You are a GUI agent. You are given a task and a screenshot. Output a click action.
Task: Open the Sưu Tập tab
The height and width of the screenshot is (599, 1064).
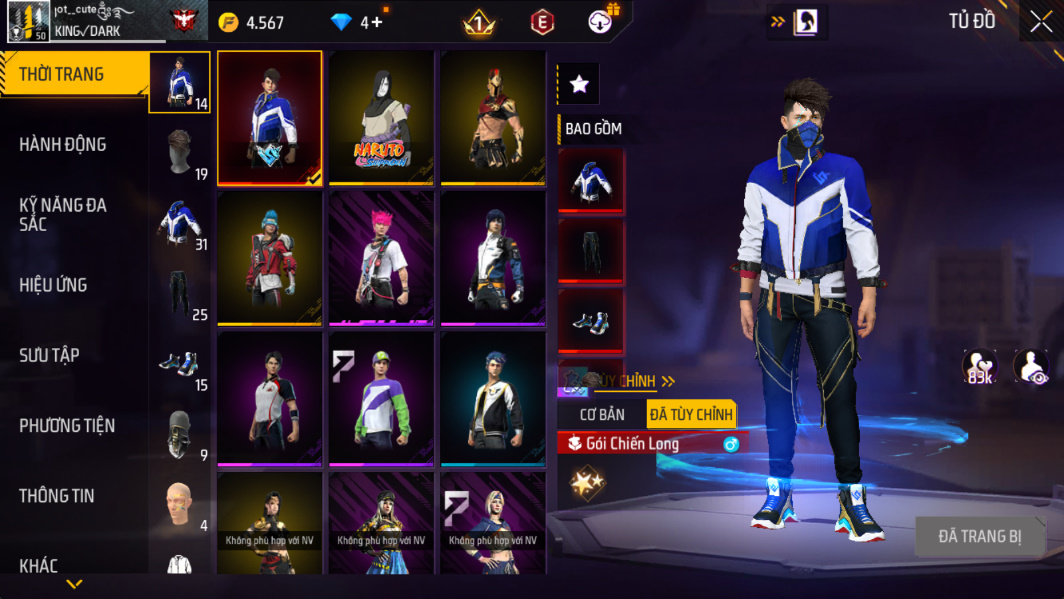pos(49,355)
